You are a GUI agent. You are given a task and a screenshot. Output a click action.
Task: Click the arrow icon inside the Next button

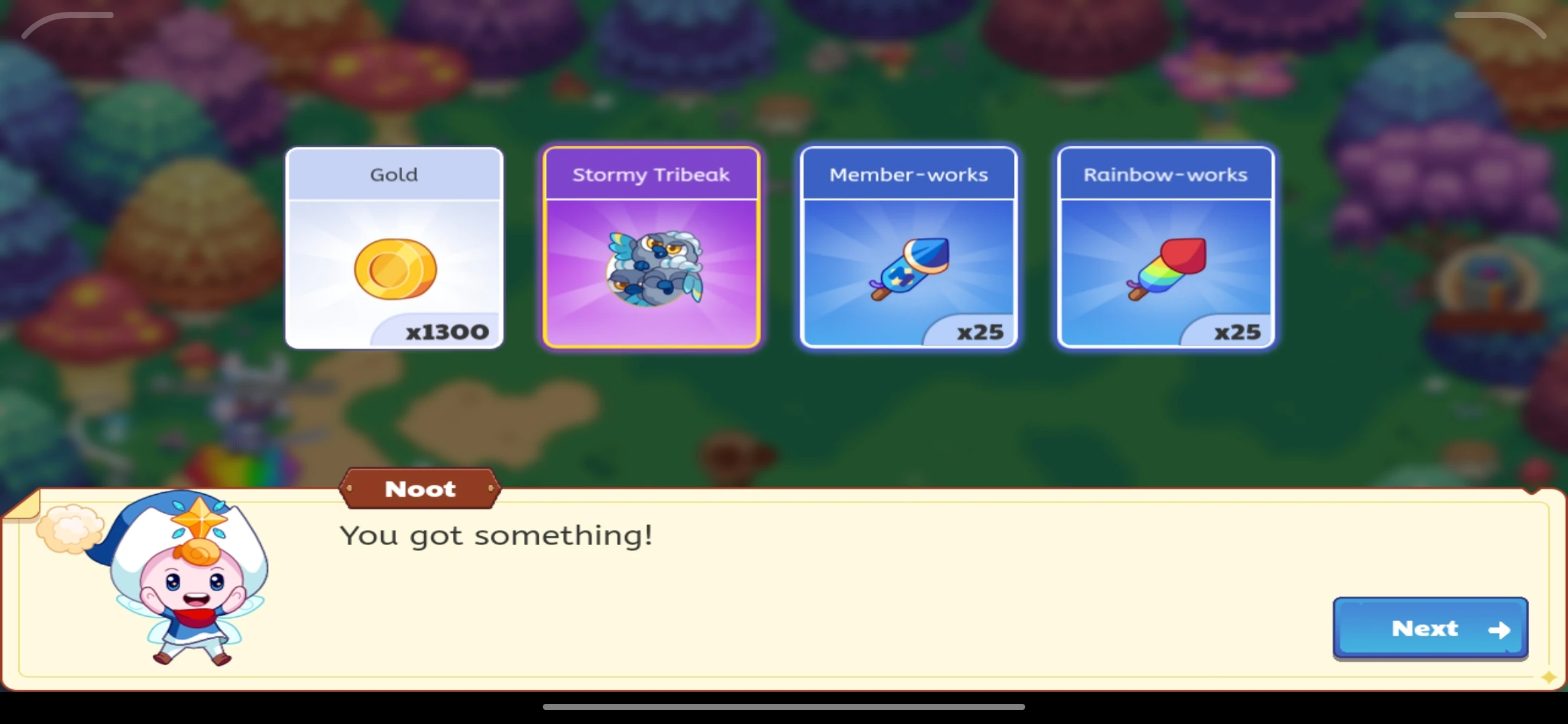[x=1499, y=629]
